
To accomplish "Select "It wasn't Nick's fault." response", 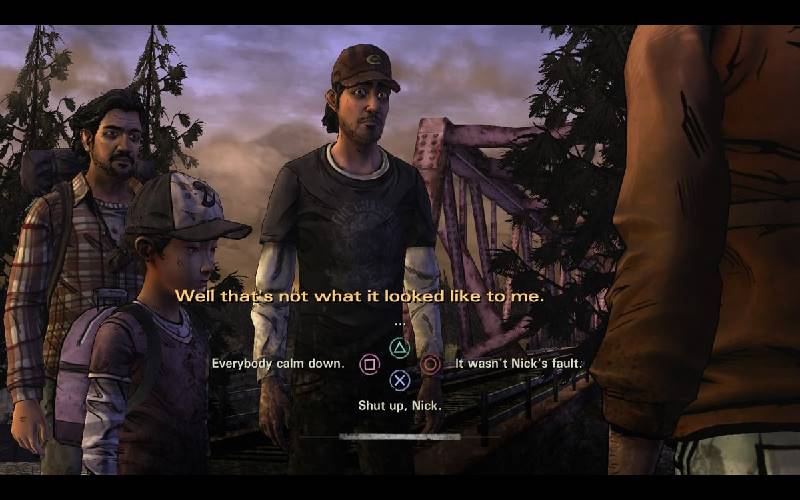I will pyautogui.click(x=518, y=364).
